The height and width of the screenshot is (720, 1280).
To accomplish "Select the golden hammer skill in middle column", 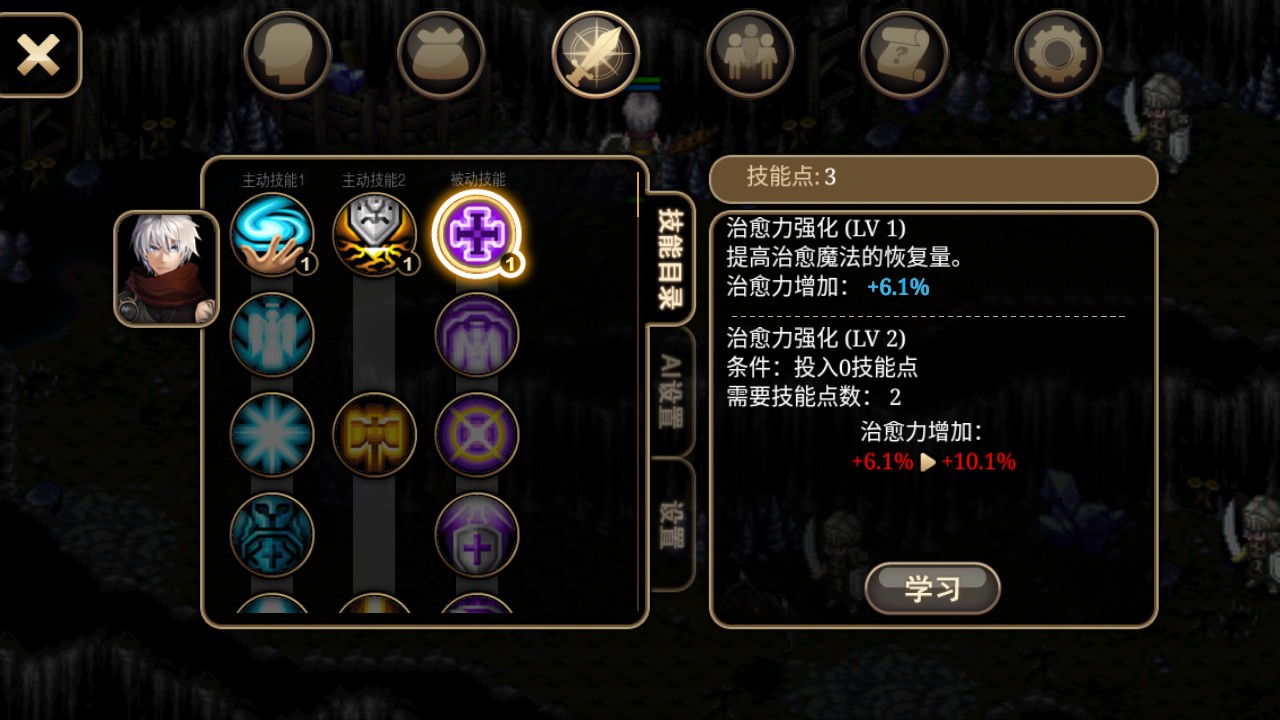I will (375, 435).
